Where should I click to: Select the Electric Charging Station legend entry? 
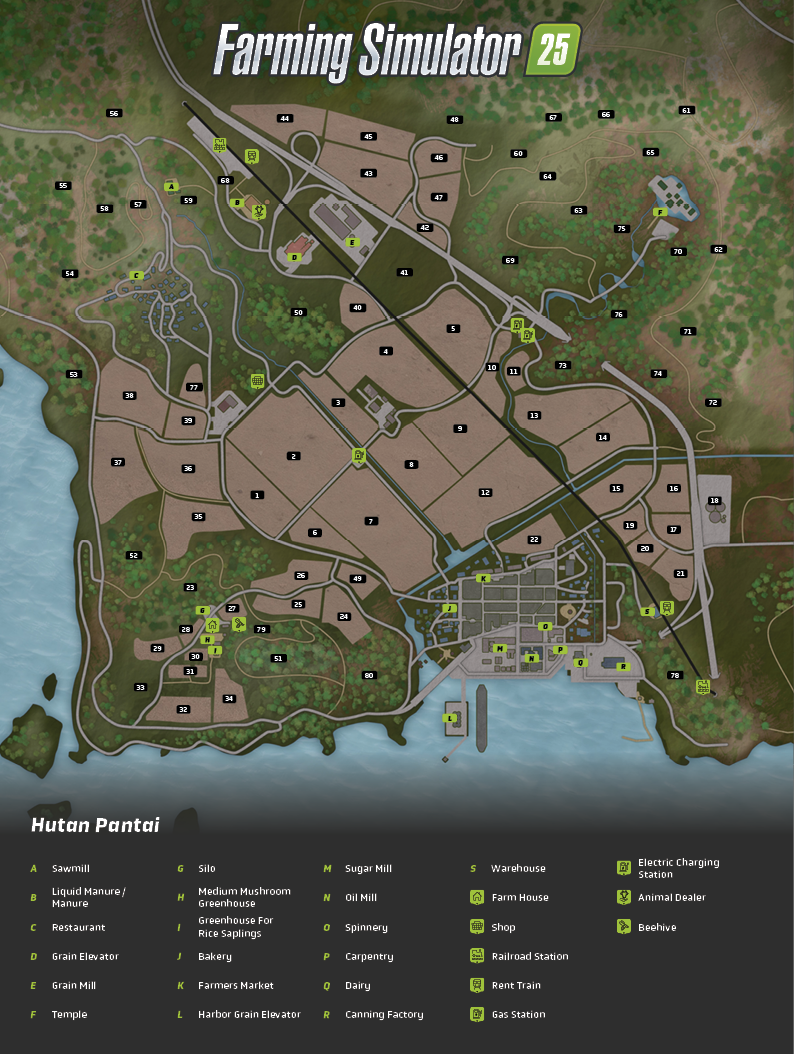678,868
